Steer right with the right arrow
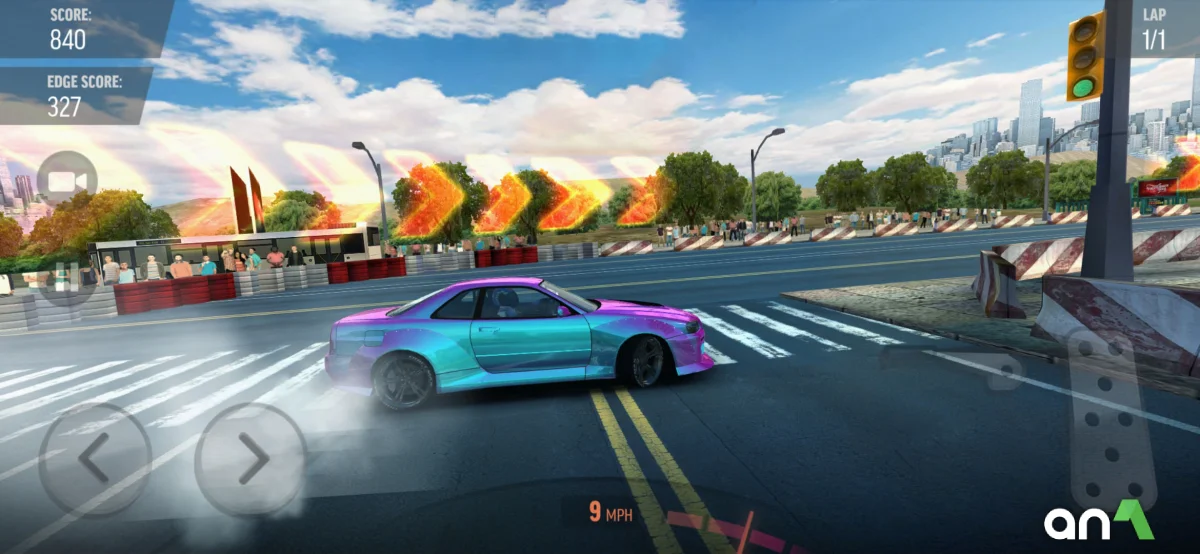This screenshot has width=1200, height=554. coord(251,459)
